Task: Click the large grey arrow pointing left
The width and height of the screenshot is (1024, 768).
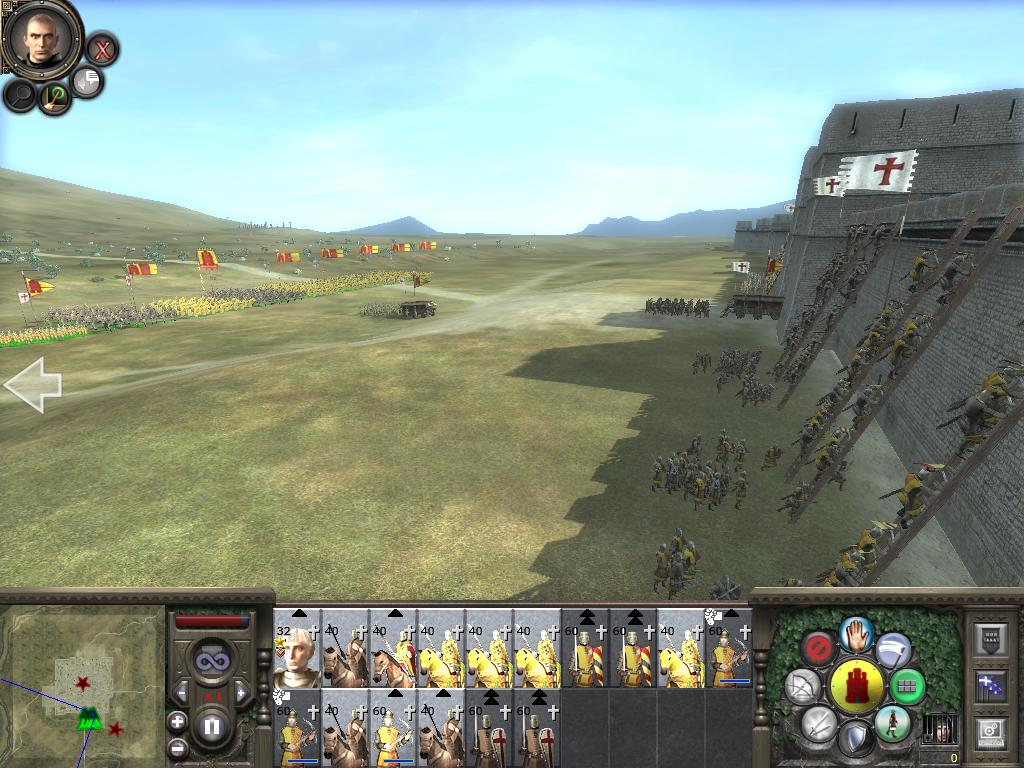Action: point(33,387)
